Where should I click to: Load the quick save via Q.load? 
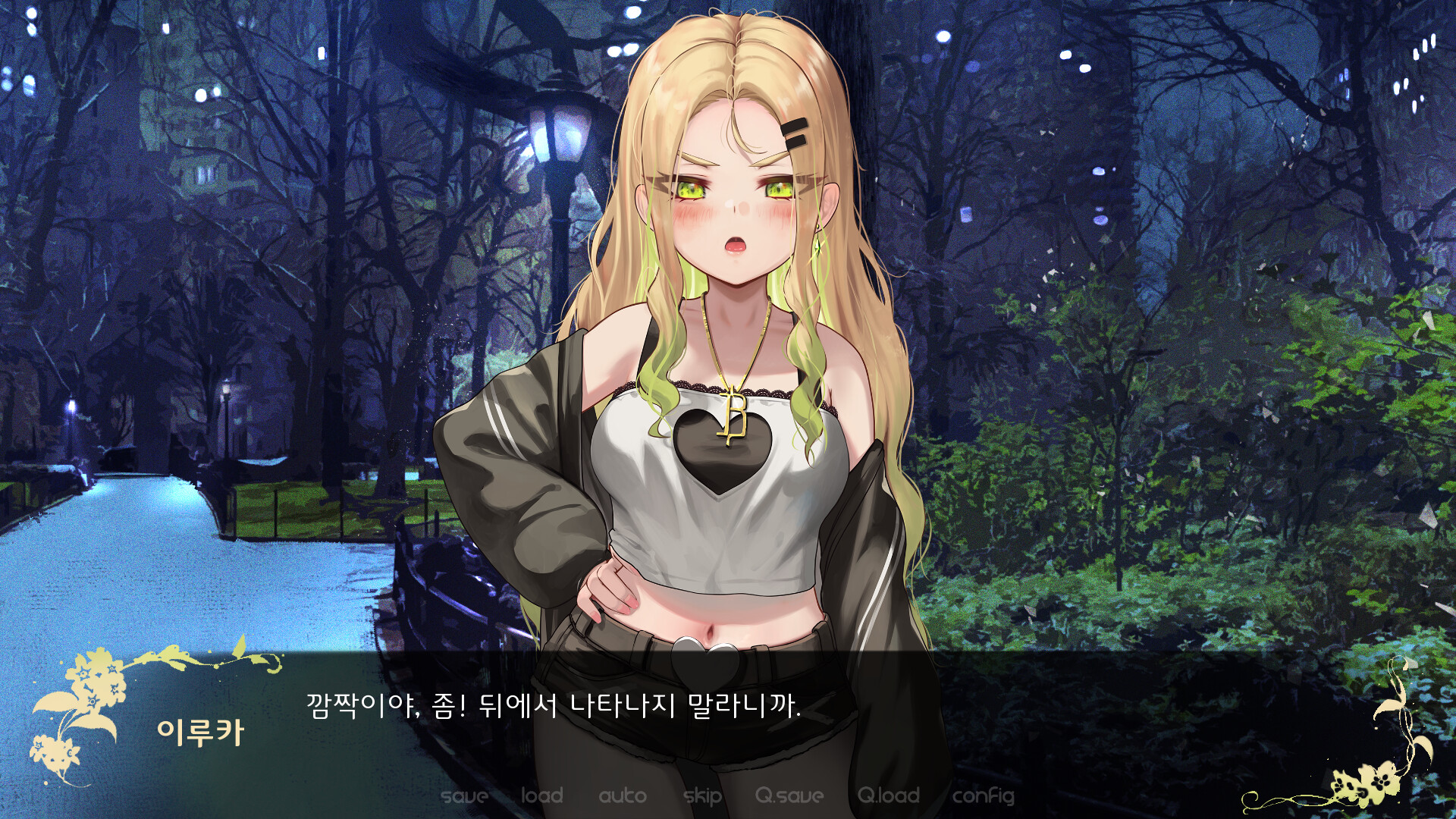887,796
